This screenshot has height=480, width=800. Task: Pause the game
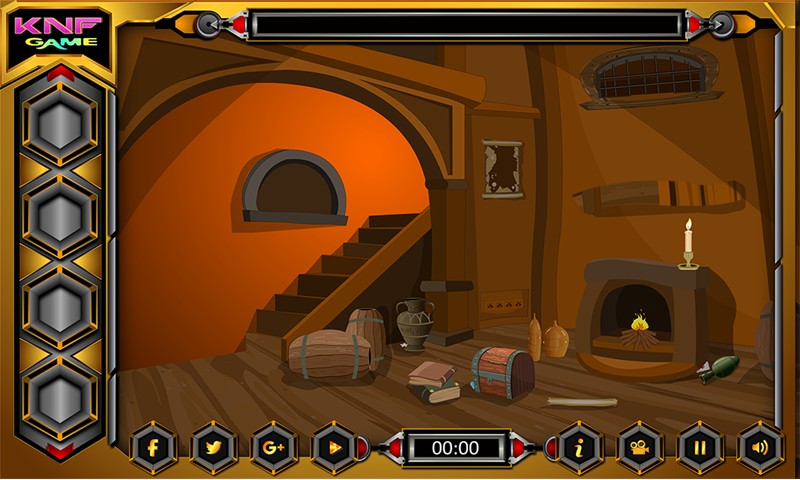(x=699, y=447)
